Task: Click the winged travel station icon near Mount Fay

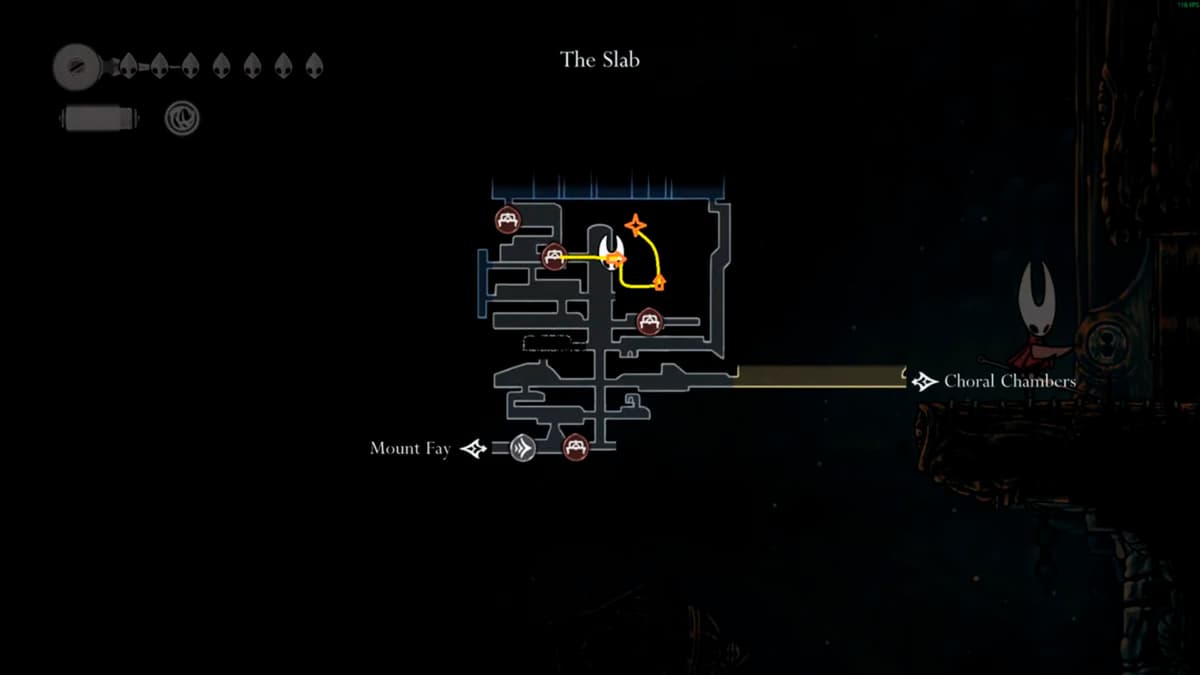Action: coord(522,448)
